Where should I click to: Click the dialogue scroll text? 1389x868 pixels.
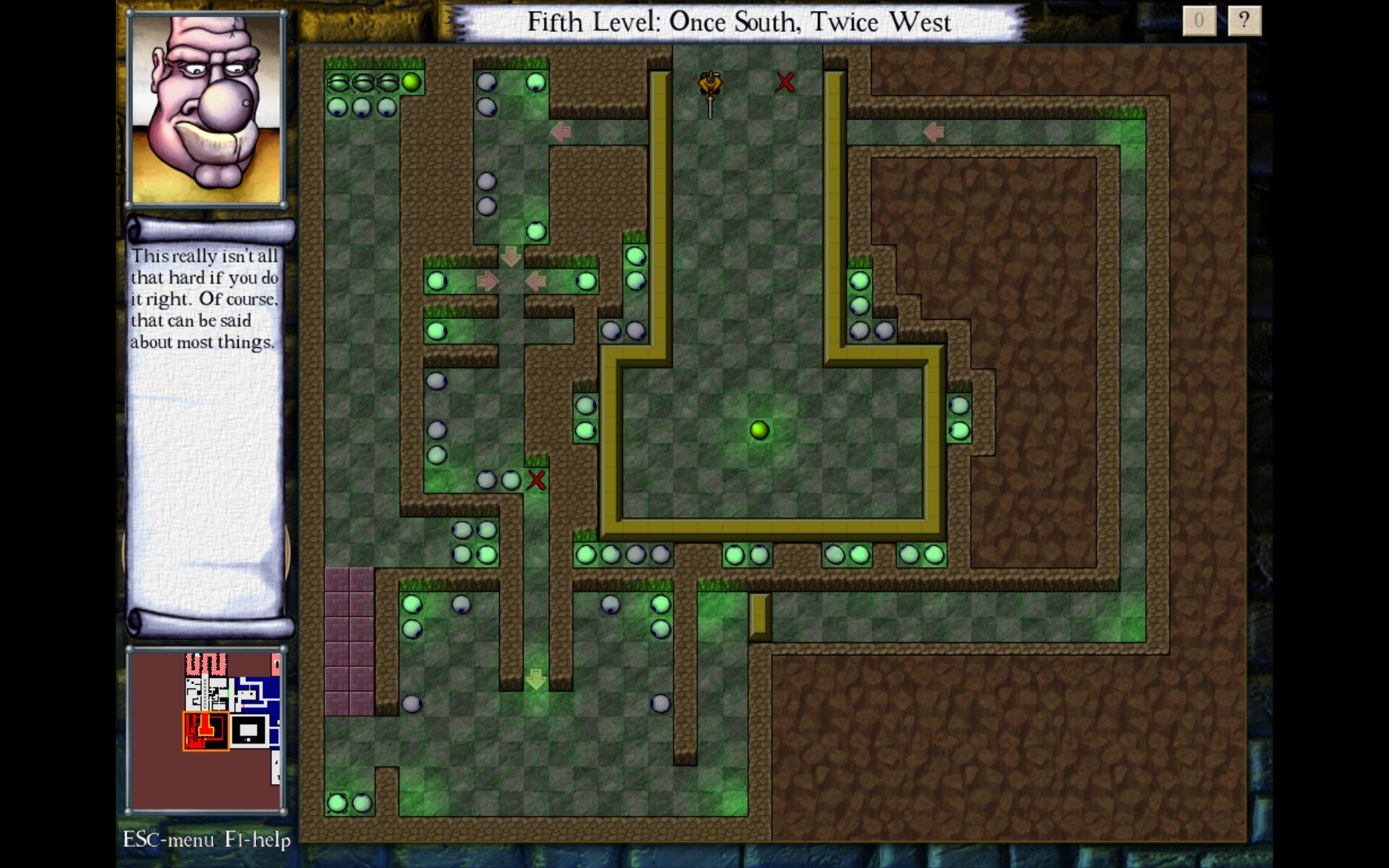click(204, 299)
